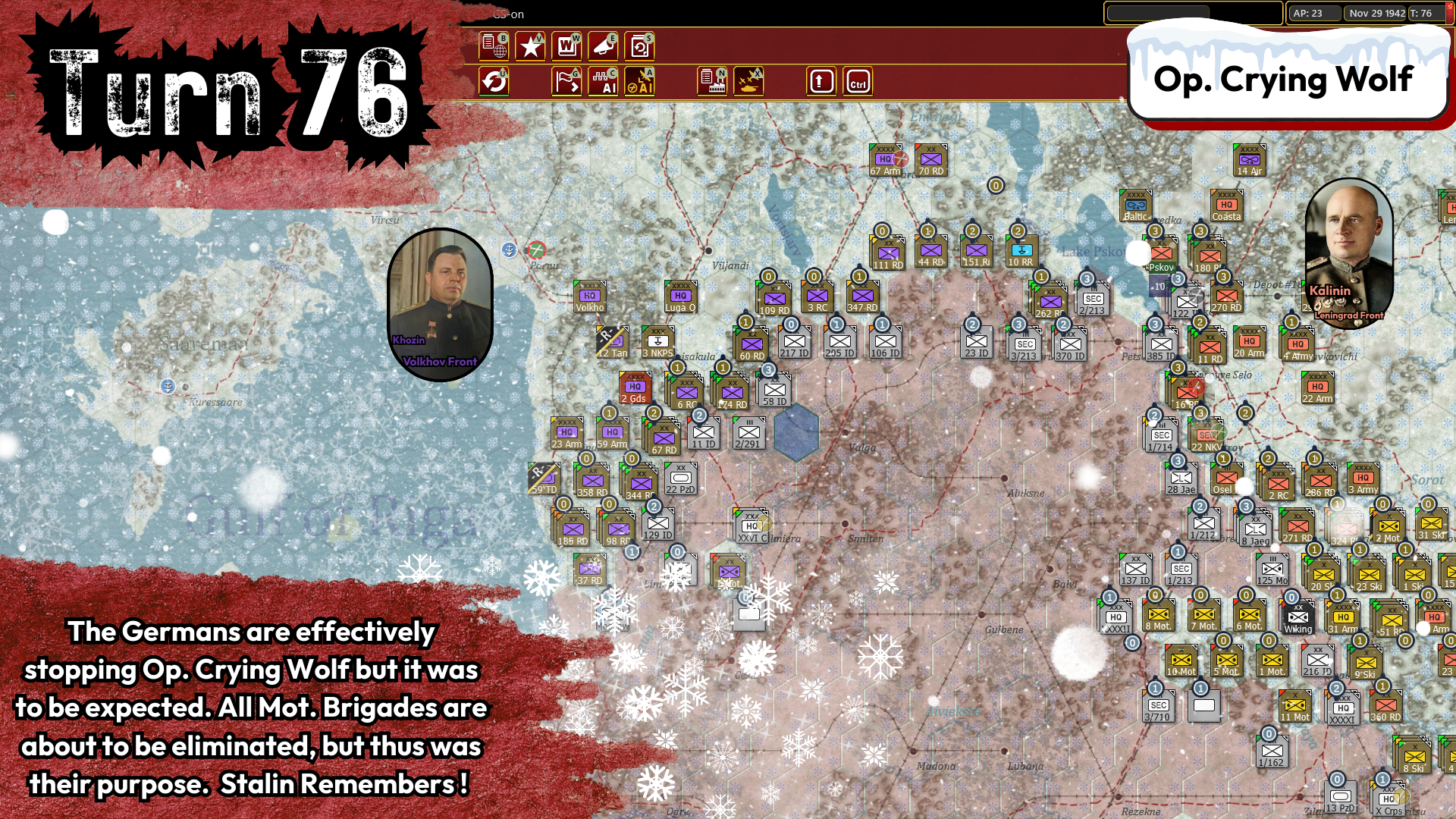Open the order of battle browser (B icon)

pyautogui.click(x=494, y=46)
